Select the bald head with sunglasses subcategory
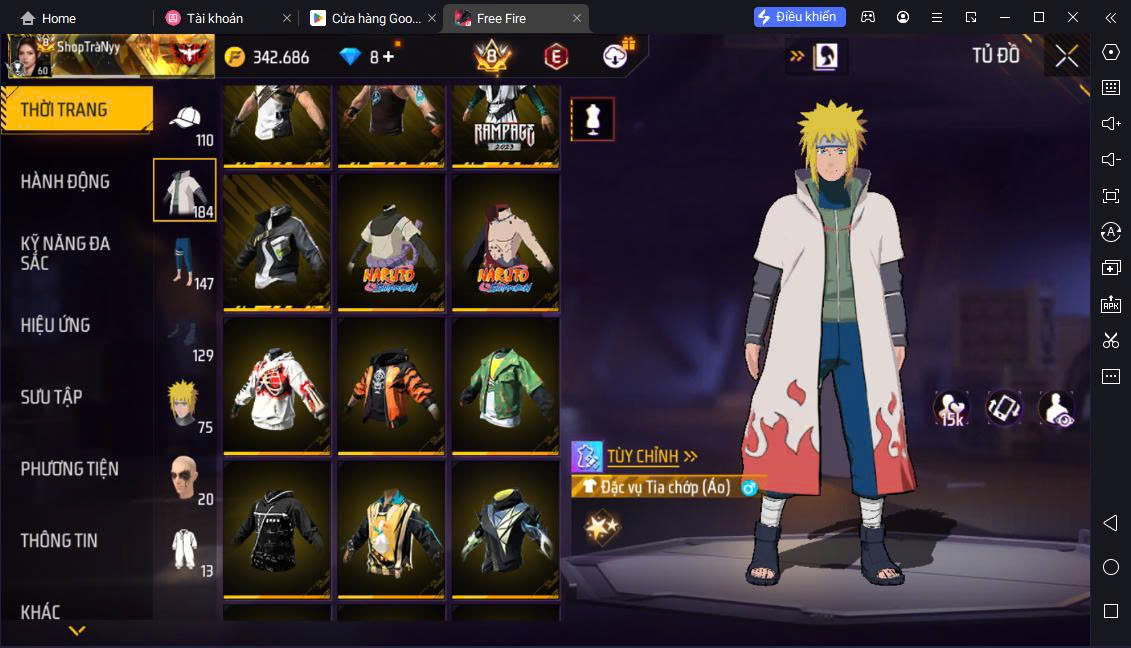1131x648 pixels. [185, 478]
